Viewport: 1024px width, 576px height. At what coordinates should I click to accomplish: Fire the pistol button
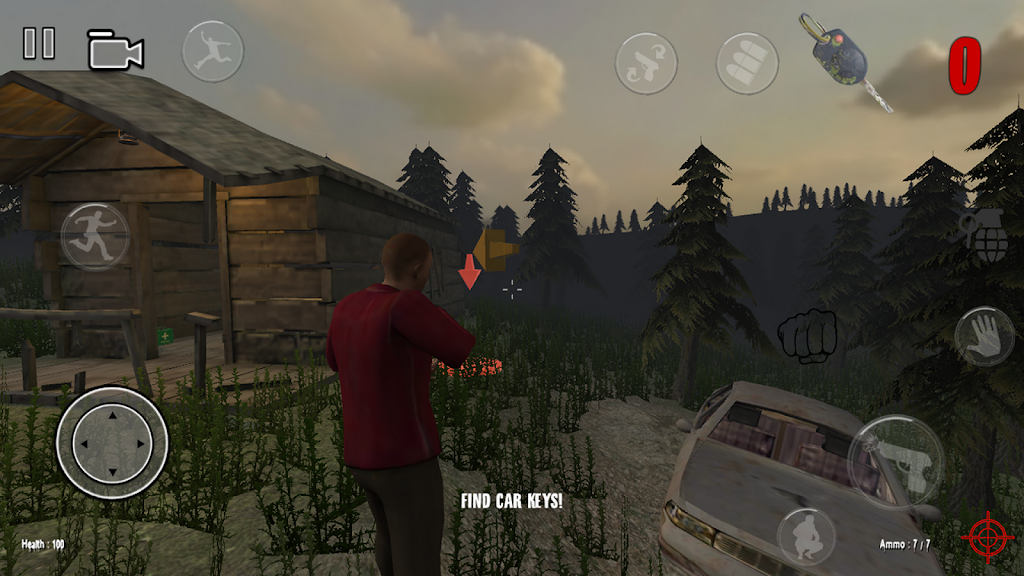pyautogui.click(x=894, y=460)
